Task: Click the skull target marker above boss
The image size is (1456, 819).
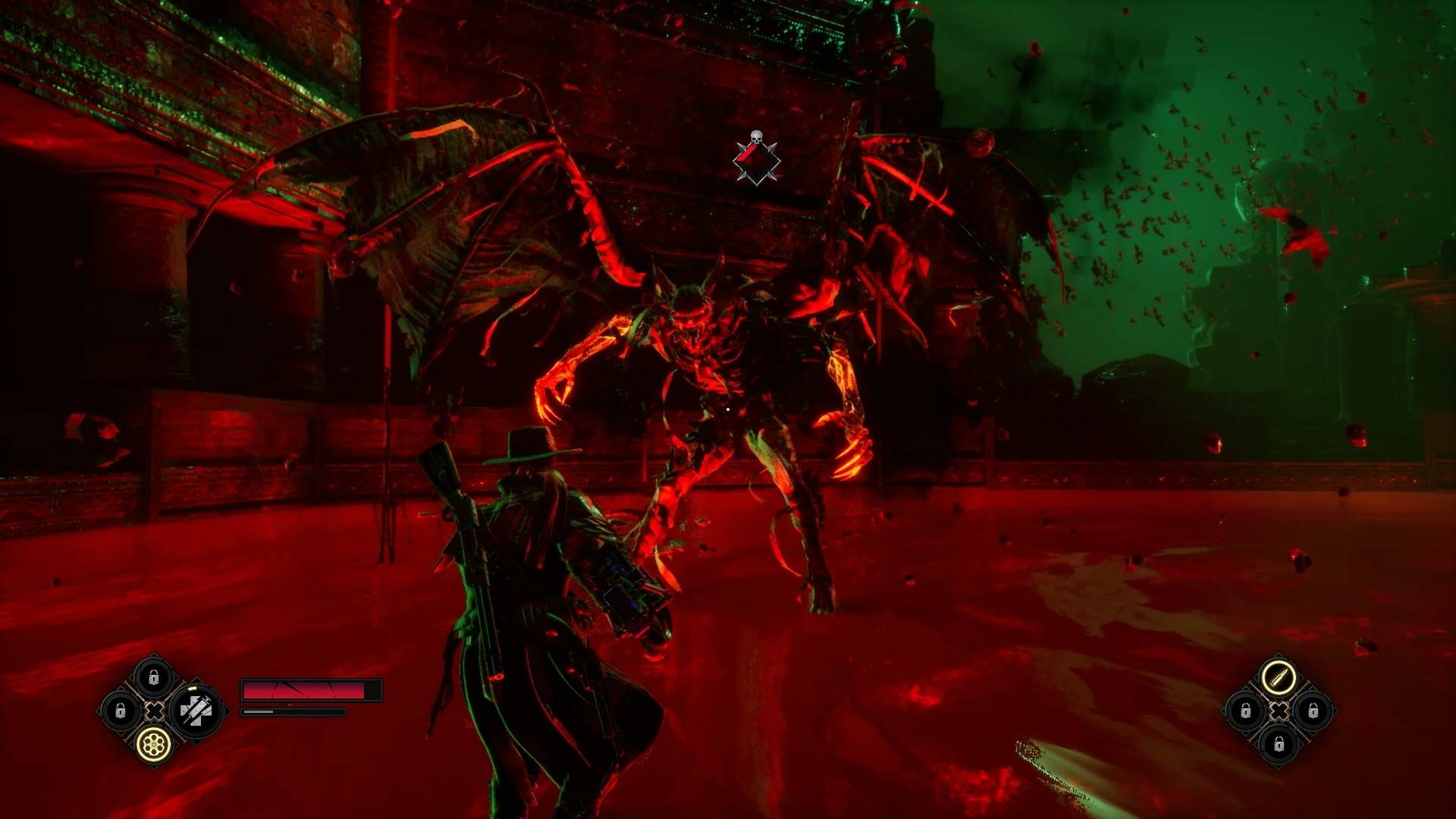Action: 756,158
